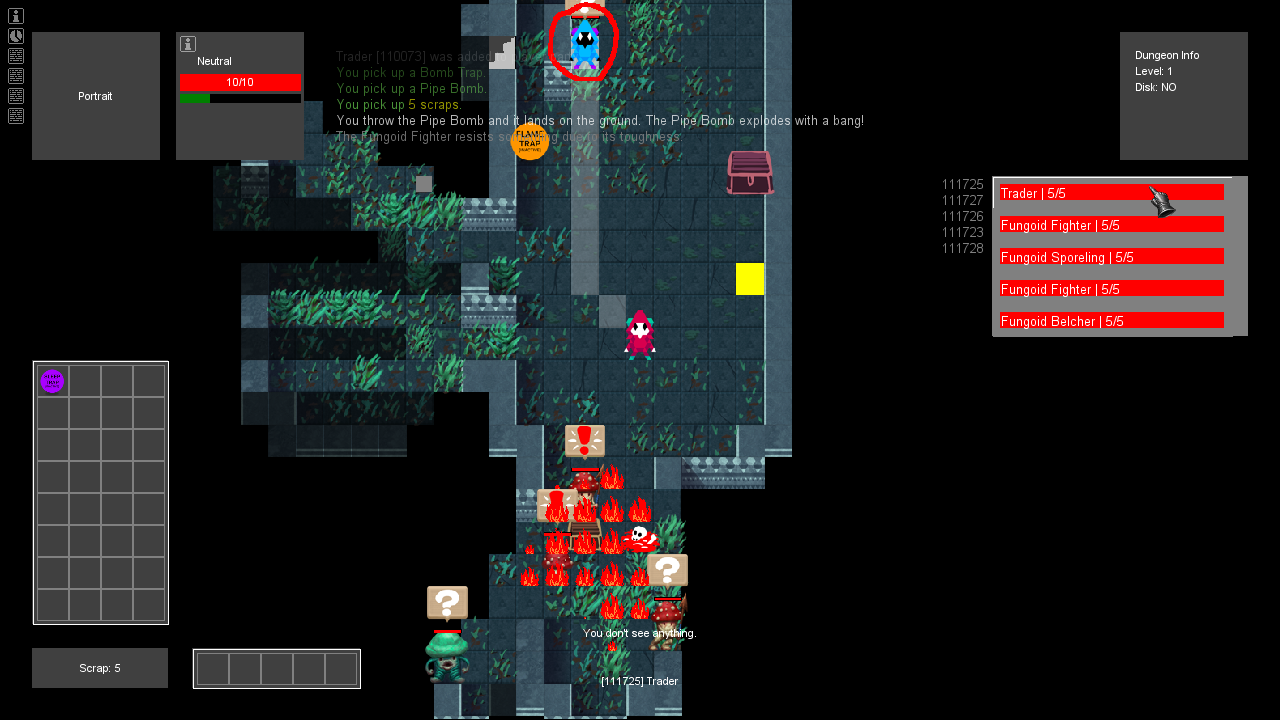Image resolution: width=1280 pixels, height=720 pixels.
Task: Select the first message log icon
Action: [15, 56]
